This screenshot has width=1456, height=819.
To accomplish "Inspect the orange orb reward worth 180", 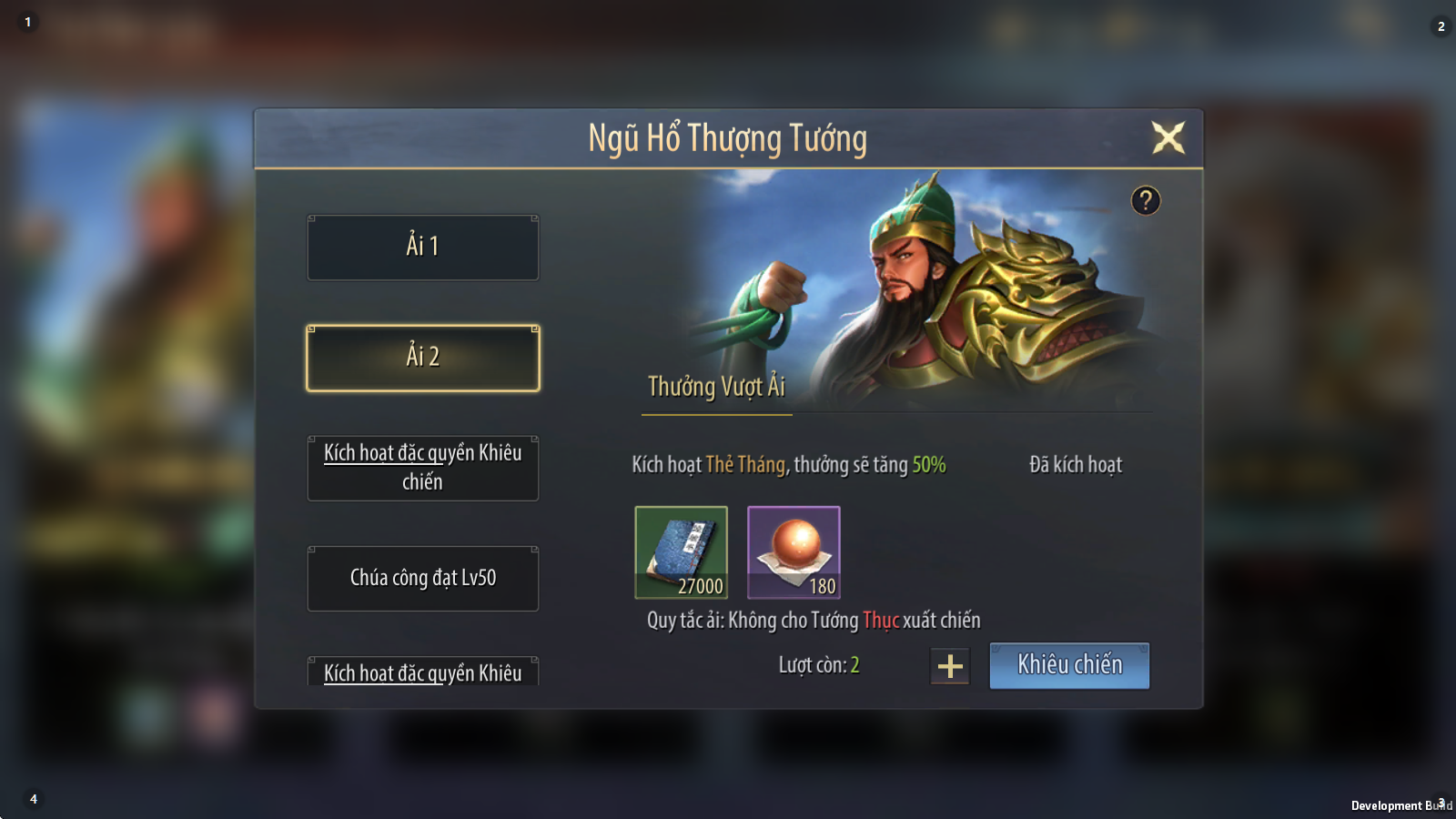I will (794, 552).
